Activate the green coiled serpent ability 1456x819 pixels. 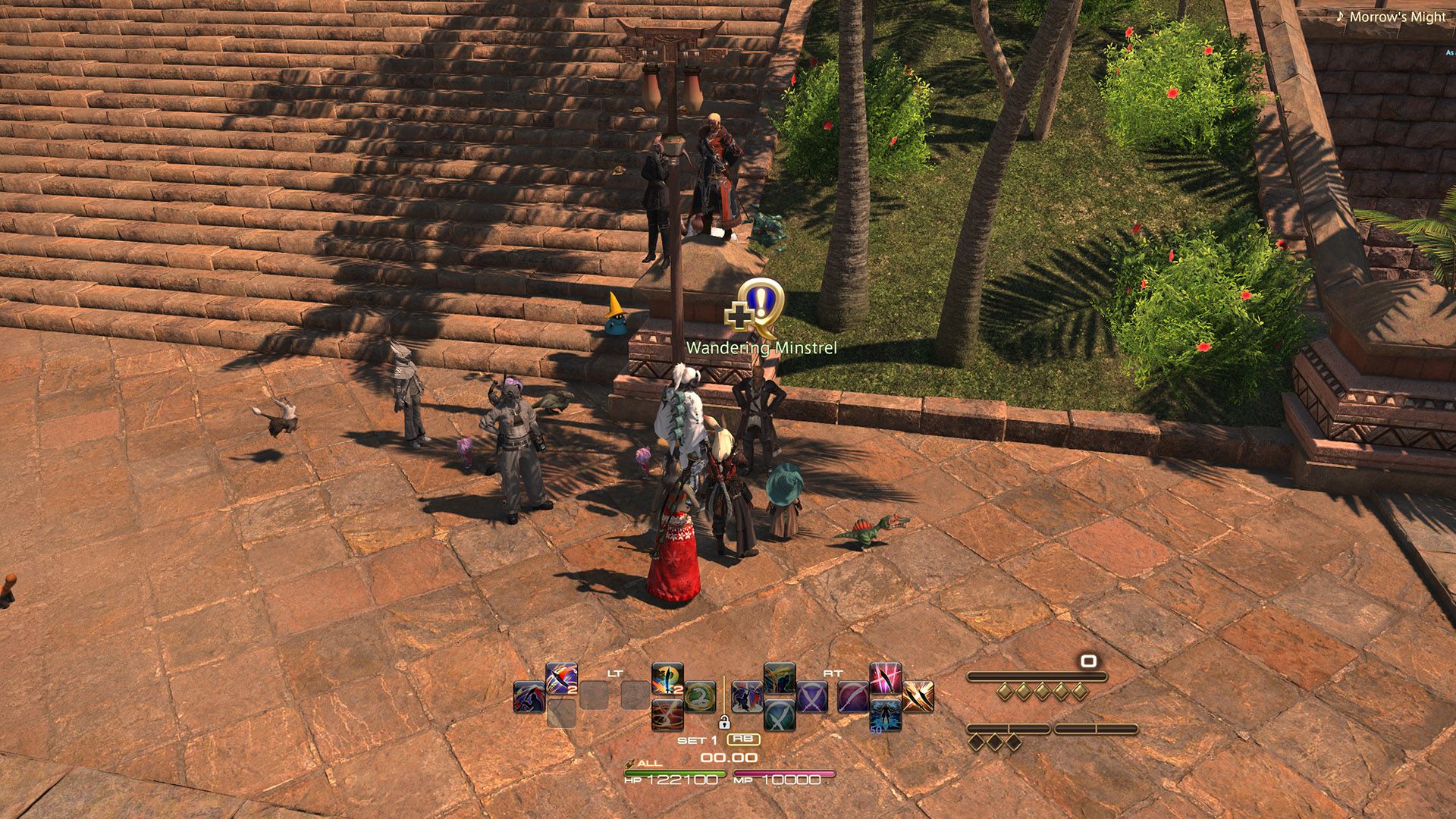pos(700,697)
